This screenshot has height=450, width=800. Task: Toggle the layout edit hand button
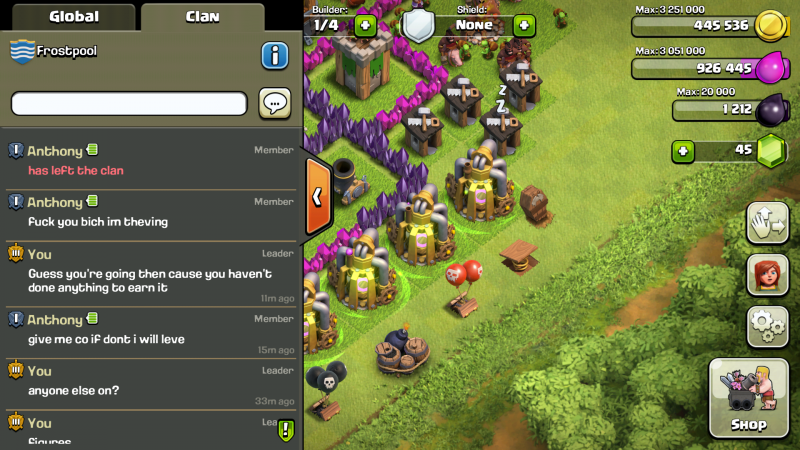coord(767,222)
